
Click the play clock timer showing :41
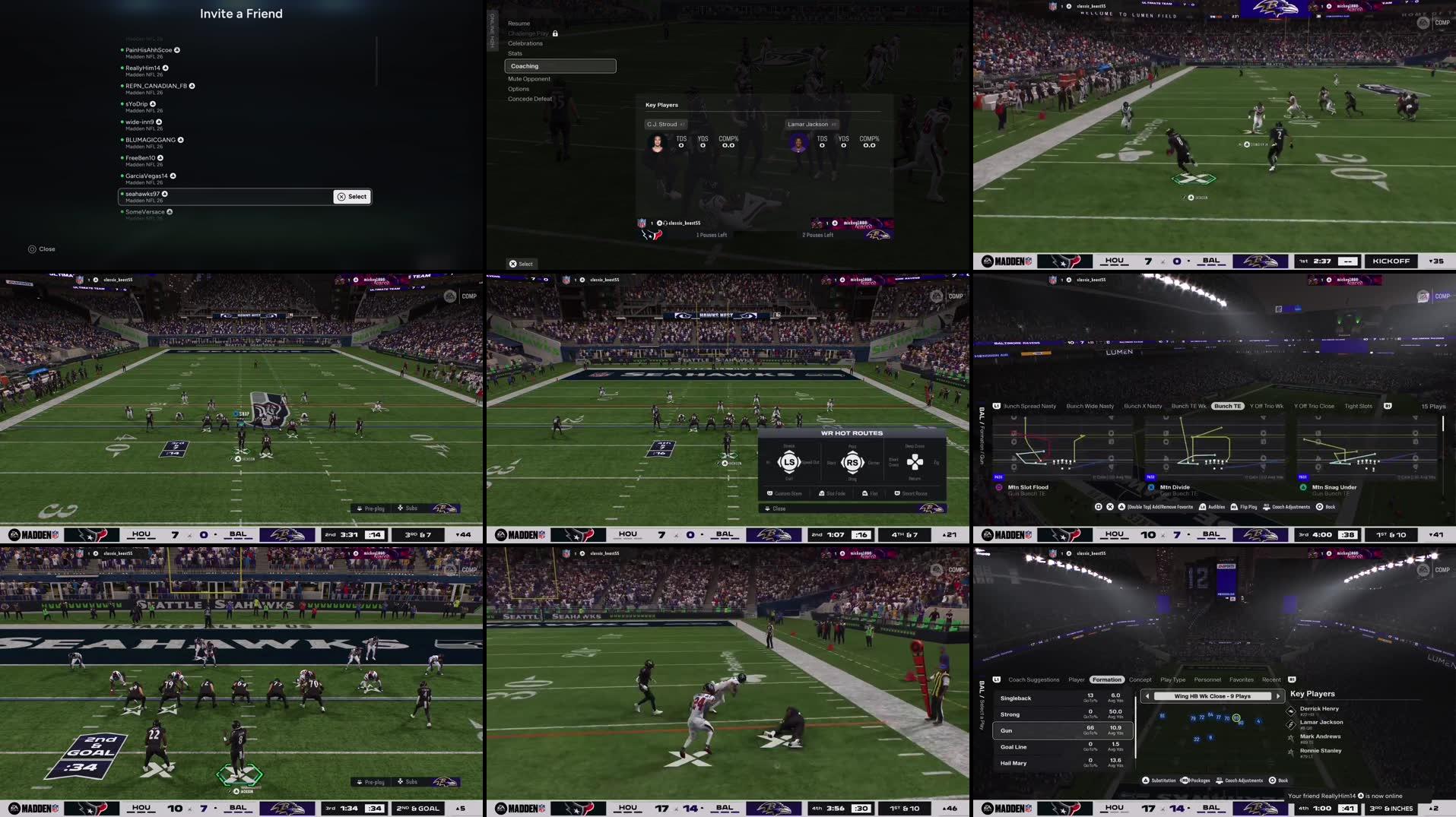(x=1348, y=807)
